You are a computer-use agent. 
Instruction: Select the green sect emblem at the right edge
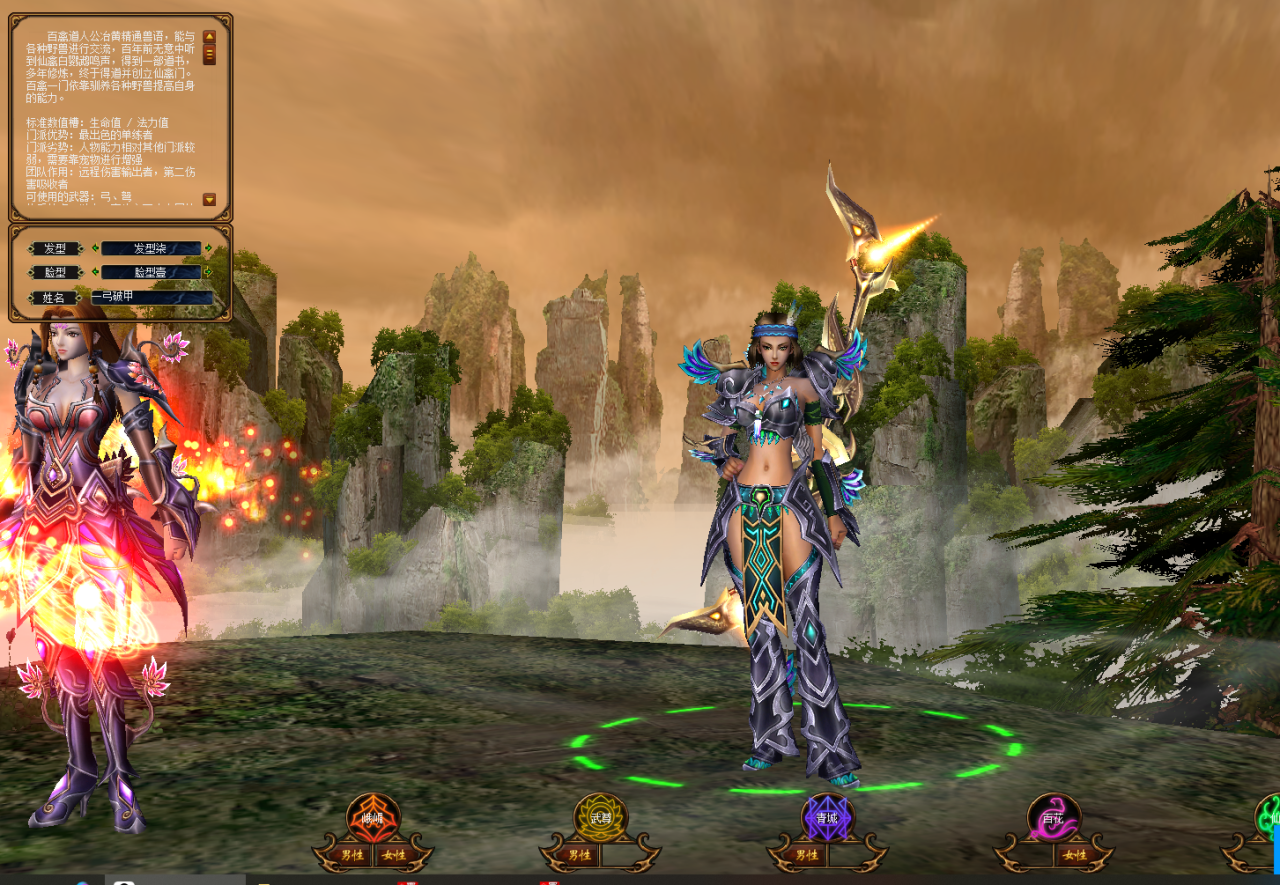click(x=1270, y=817)
